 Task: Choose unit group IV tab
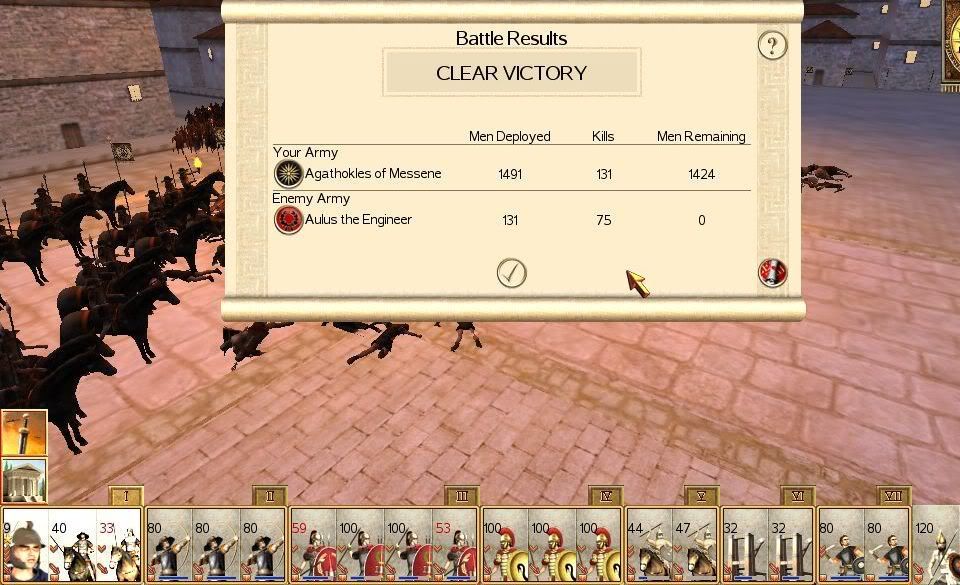click(606, 496)
